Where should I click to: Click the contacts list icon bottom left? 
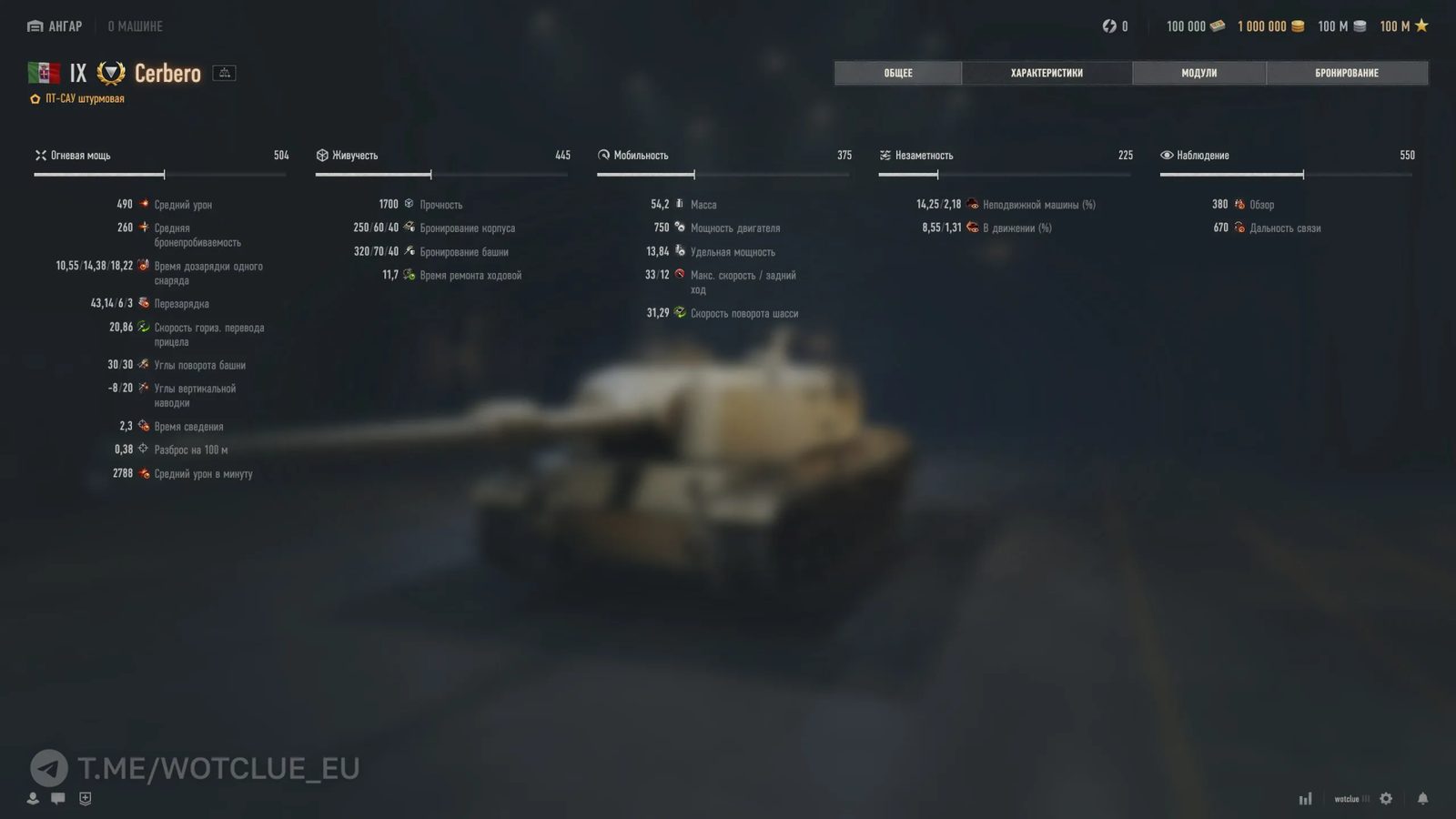pos(33,798)
